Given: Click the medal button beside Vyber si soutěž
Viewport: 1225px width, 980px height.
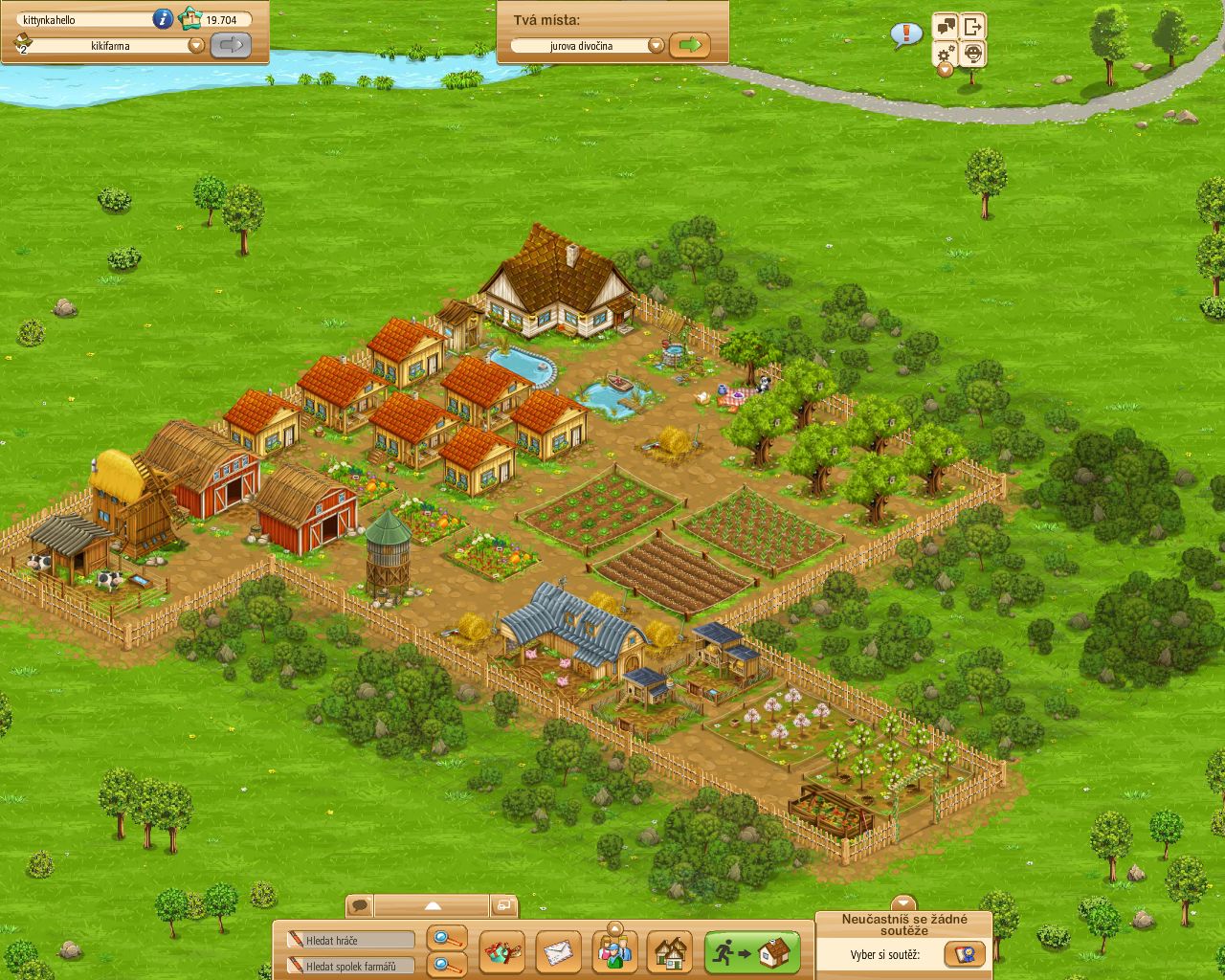Looking at the screenshot, I should coord(964,953).
